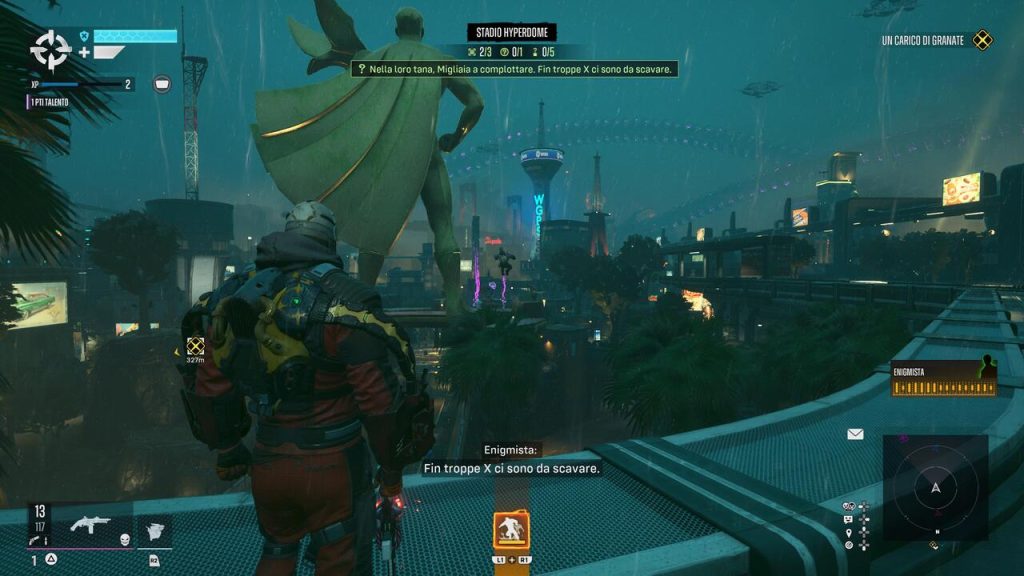Select the secondary weapon slot
The width and height of the screenshot is (1024, 576).
[155, 531]
